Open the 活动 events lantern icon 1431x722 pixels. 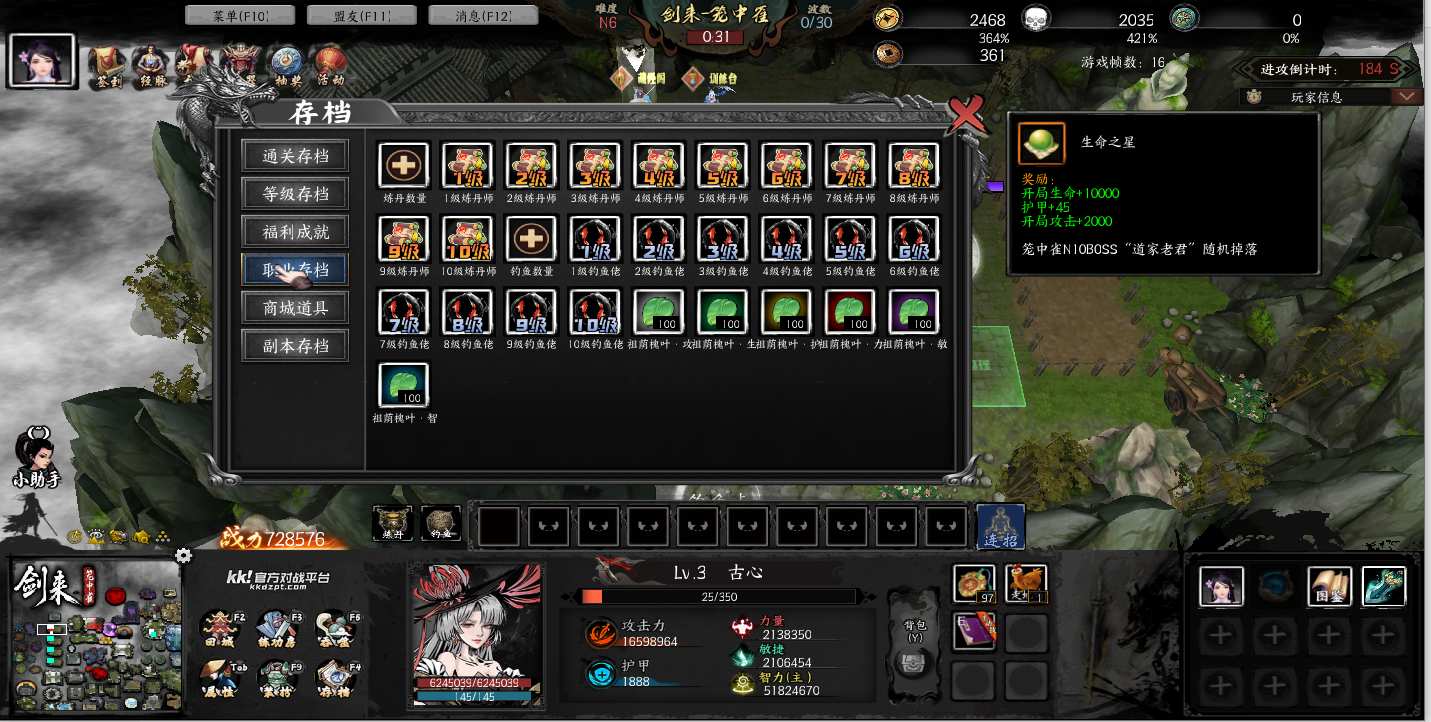click(x=330, y=64)
